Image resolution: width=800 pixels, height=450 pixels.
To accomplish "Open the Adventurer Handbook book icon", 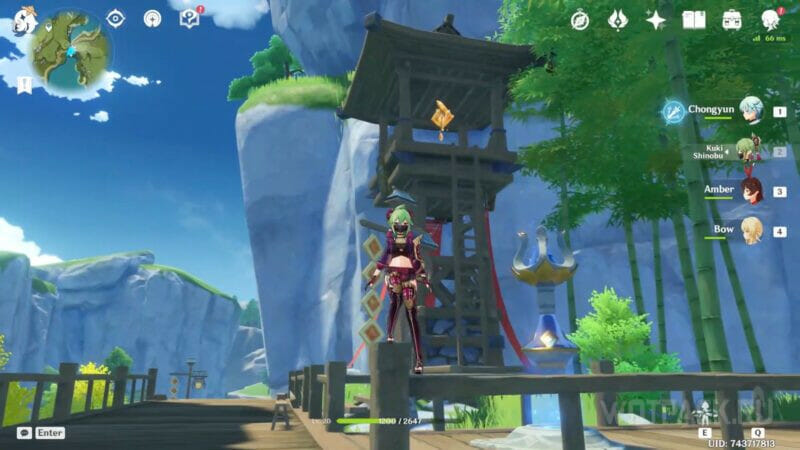I will (x=694, y=19).
